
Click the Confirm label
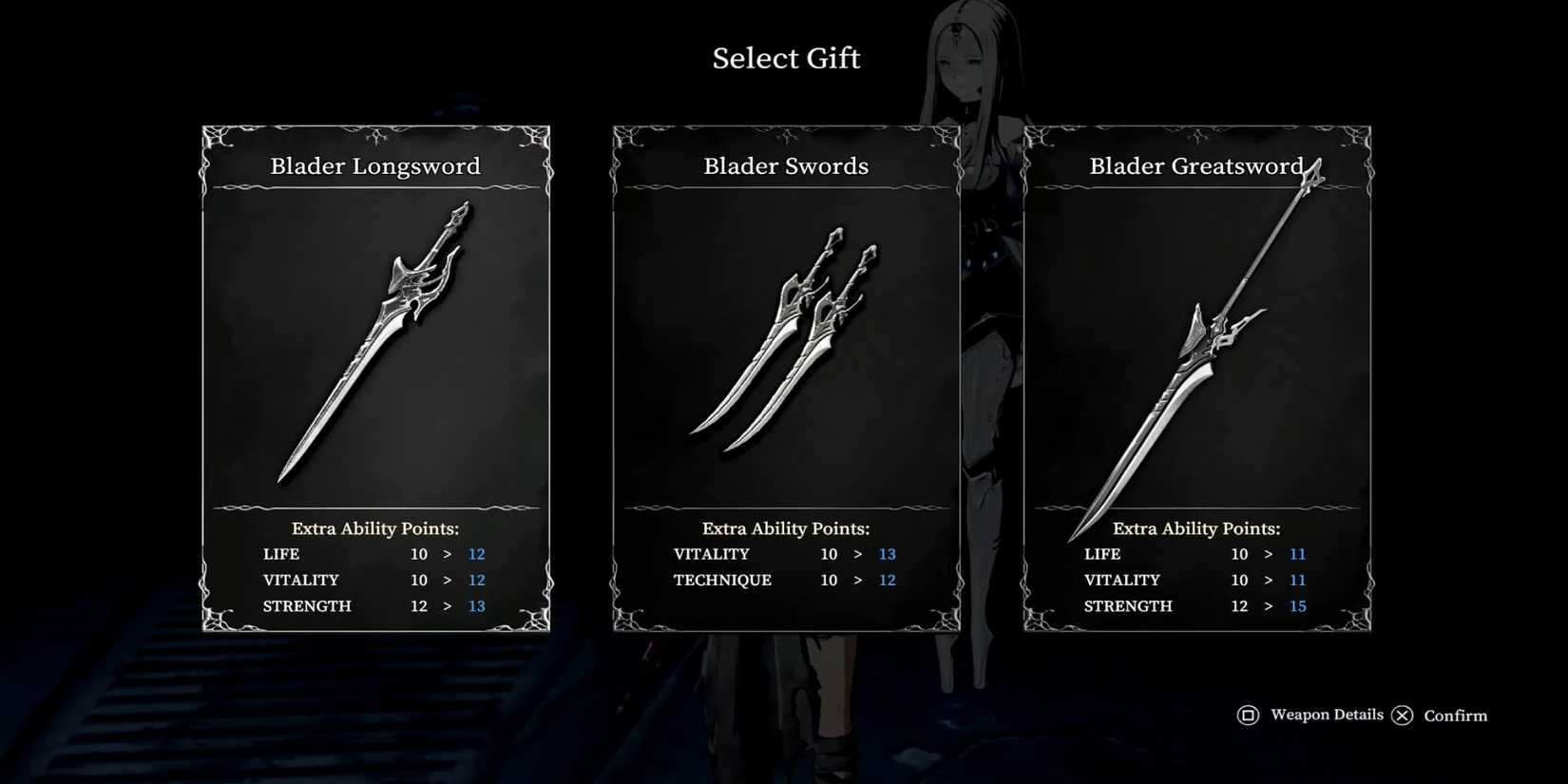pyautogui.click(x=1455, y=716)
